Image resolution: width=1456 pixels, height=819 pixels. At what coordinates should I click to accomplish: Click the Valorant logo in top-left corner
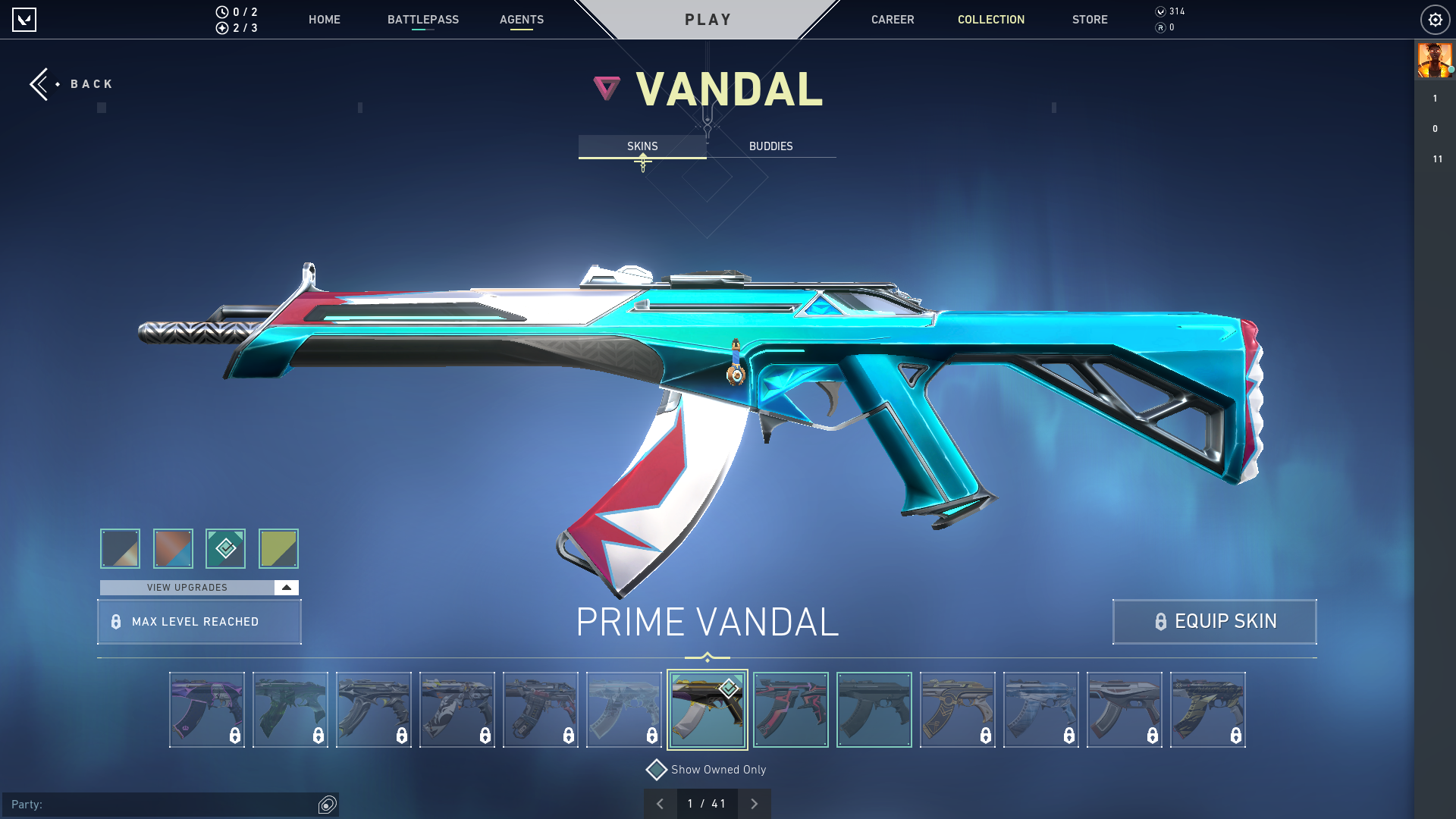25,20
